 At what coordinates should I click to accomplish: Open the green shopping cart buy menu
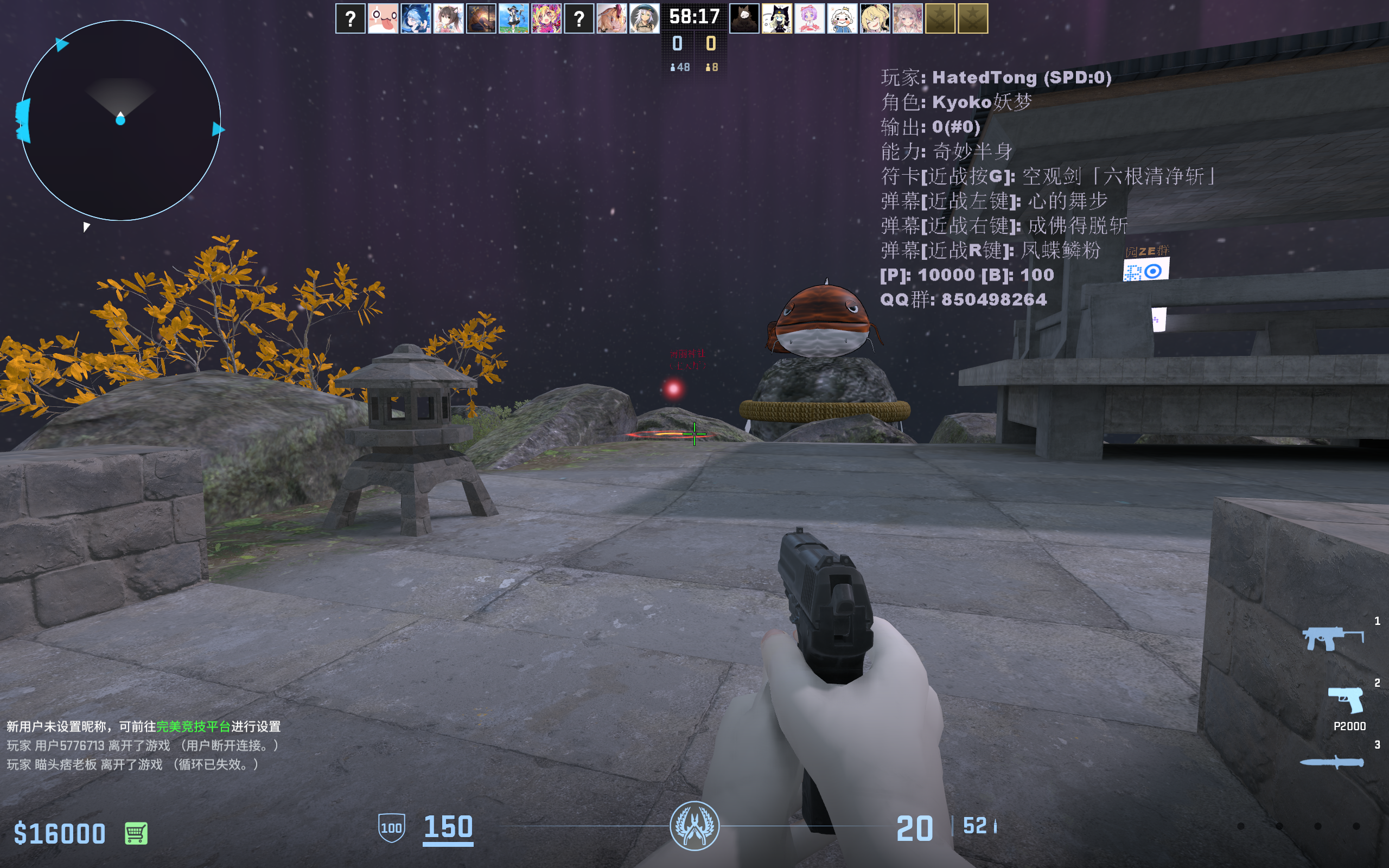pyautogui.click(x=136, y=833)
